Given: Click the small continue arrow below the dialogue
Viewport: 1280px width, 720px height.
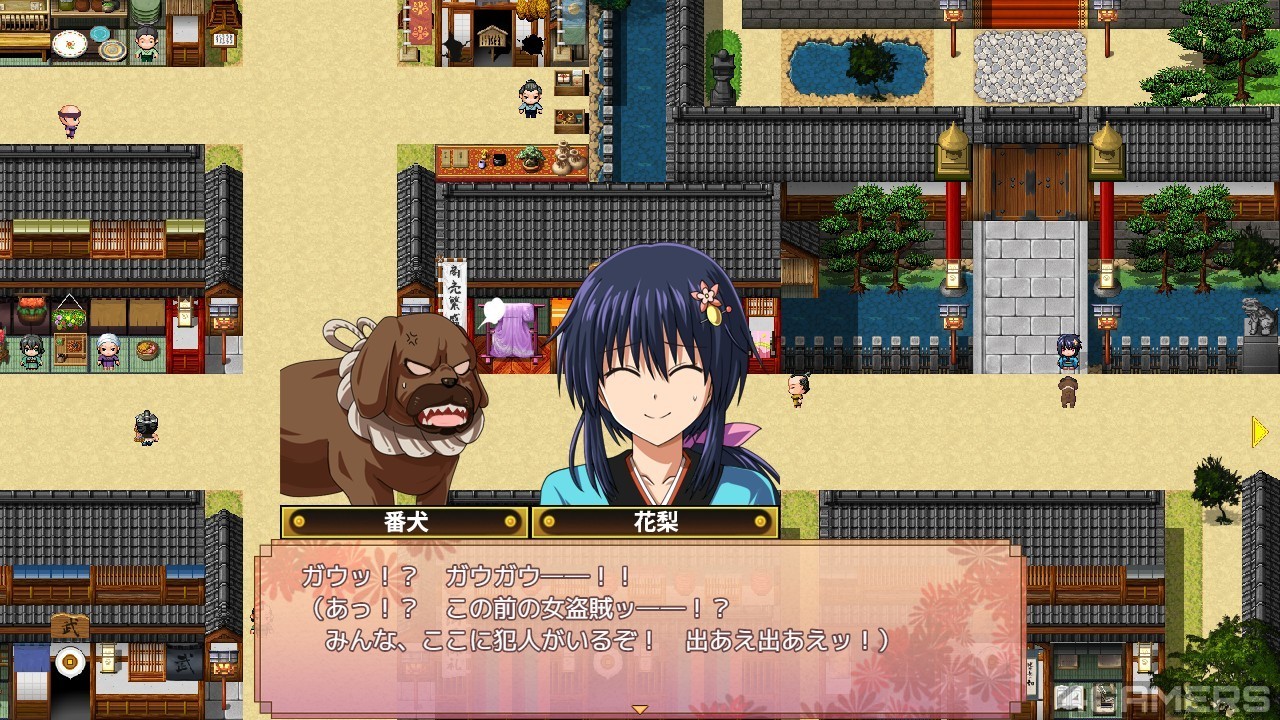Looking at the screenshot, I should tap(640, 709).
